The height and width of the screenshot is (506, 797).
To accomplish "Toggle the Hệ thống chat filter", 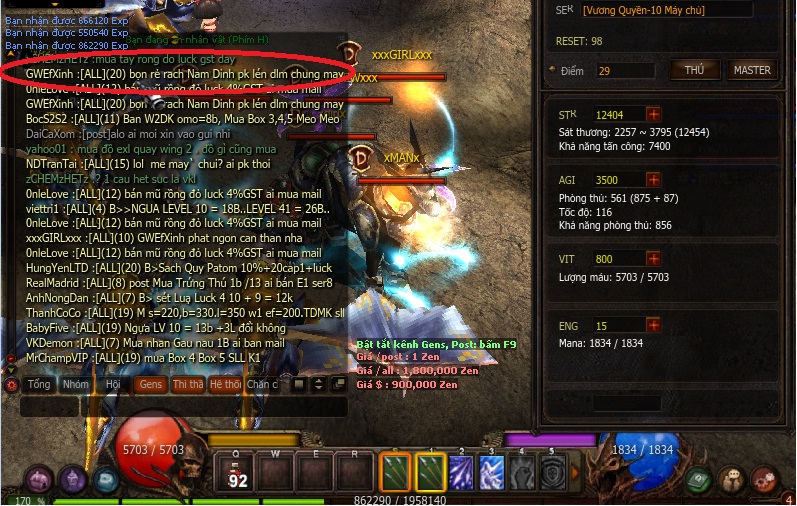I will tap(225, 384).
